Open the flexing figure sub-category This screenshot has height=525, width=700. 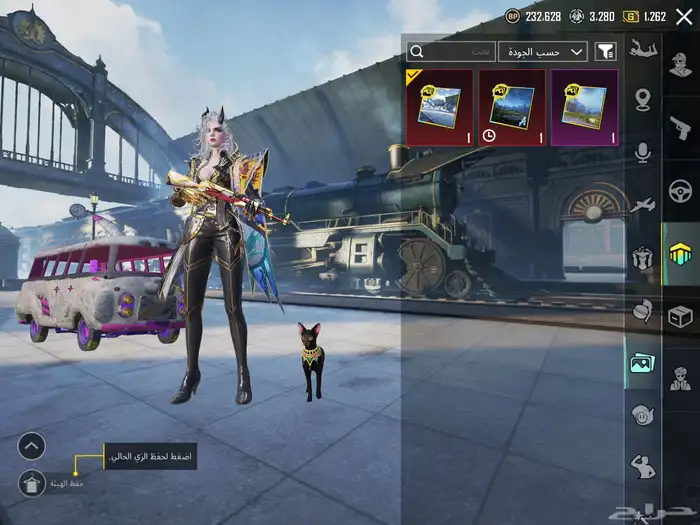pos(642,465)
